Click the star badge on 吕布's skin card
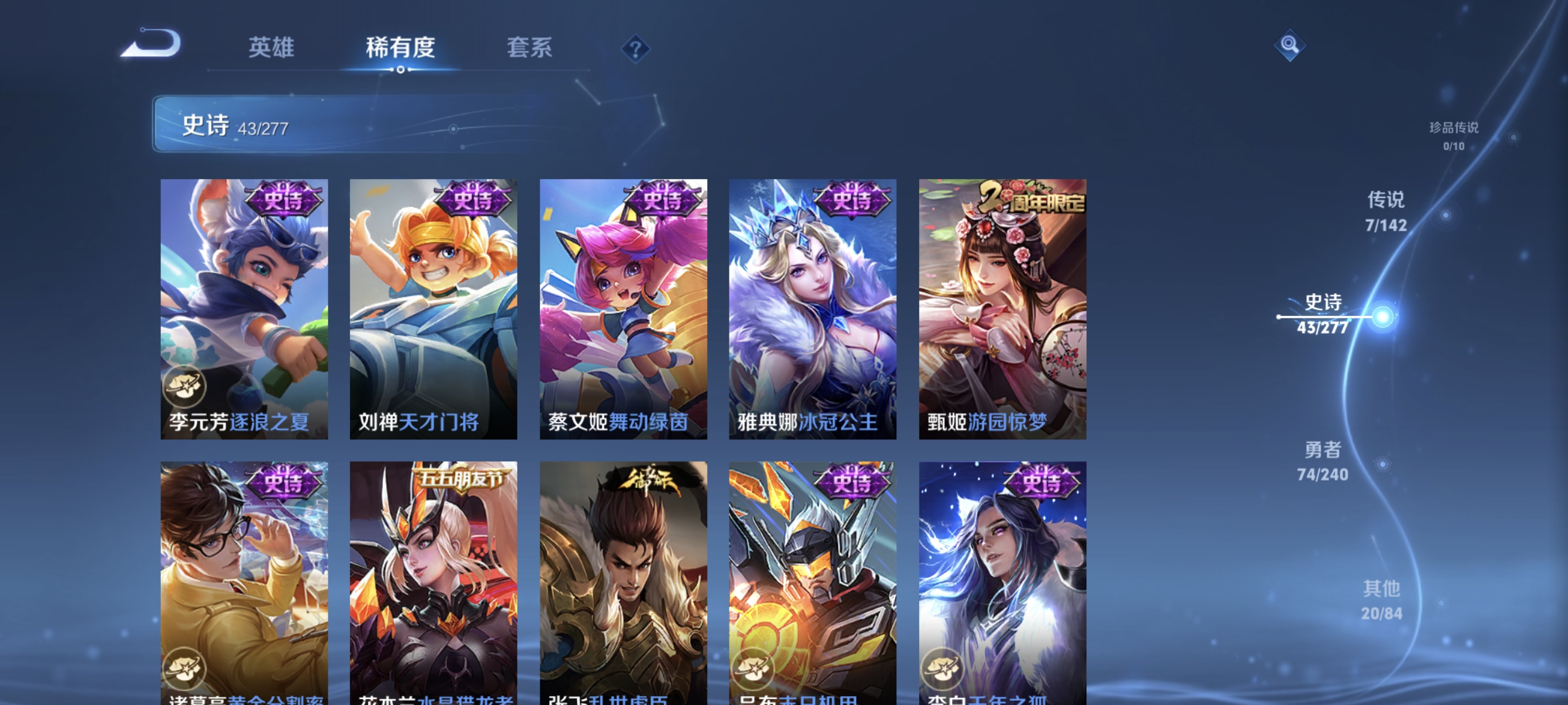The width and height of the screenshot is (1568, 705). (755, 670)
